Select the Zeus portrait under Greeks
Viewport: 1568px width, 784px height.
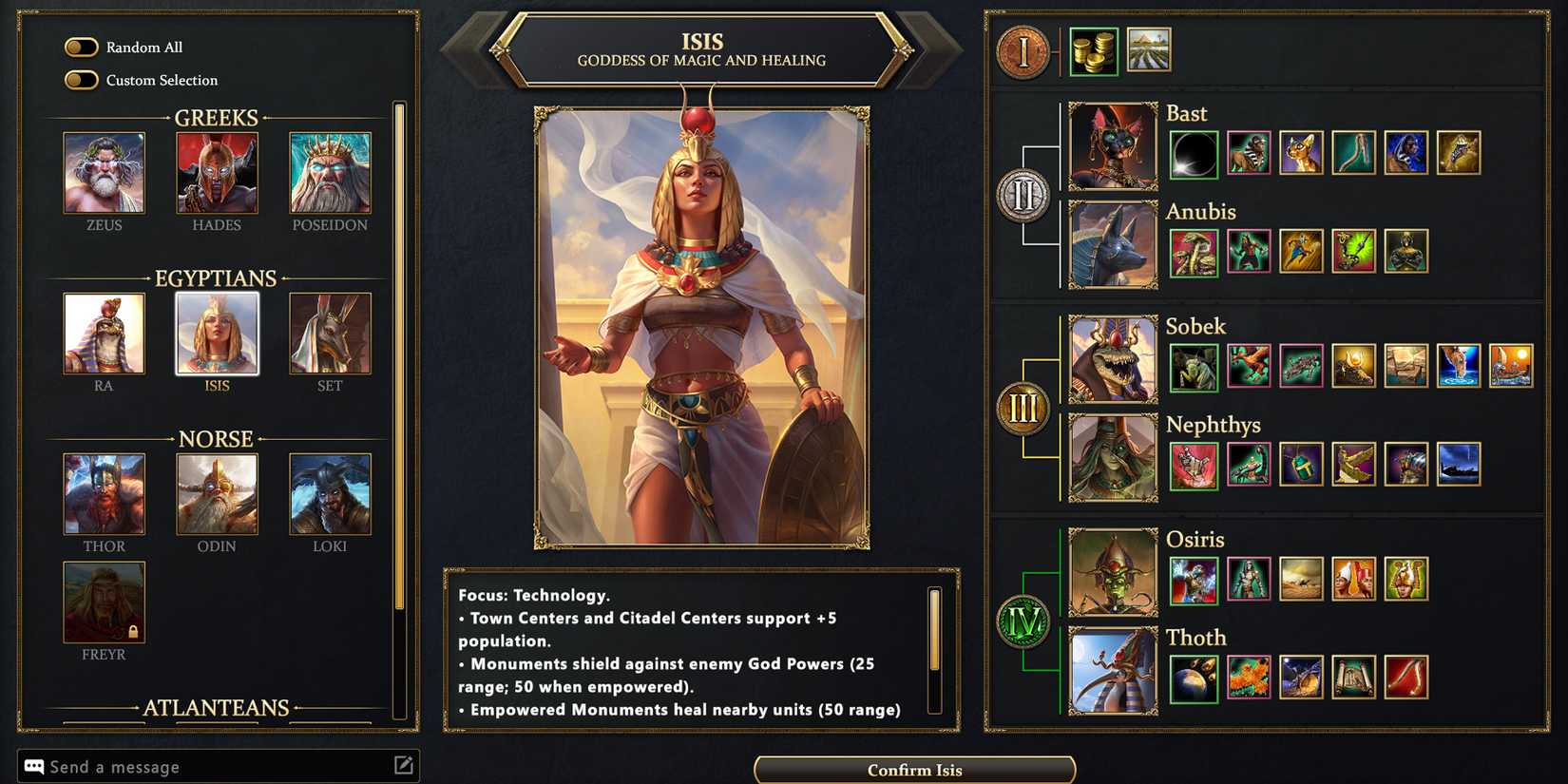pyautogui.click(x=104, y=174)
